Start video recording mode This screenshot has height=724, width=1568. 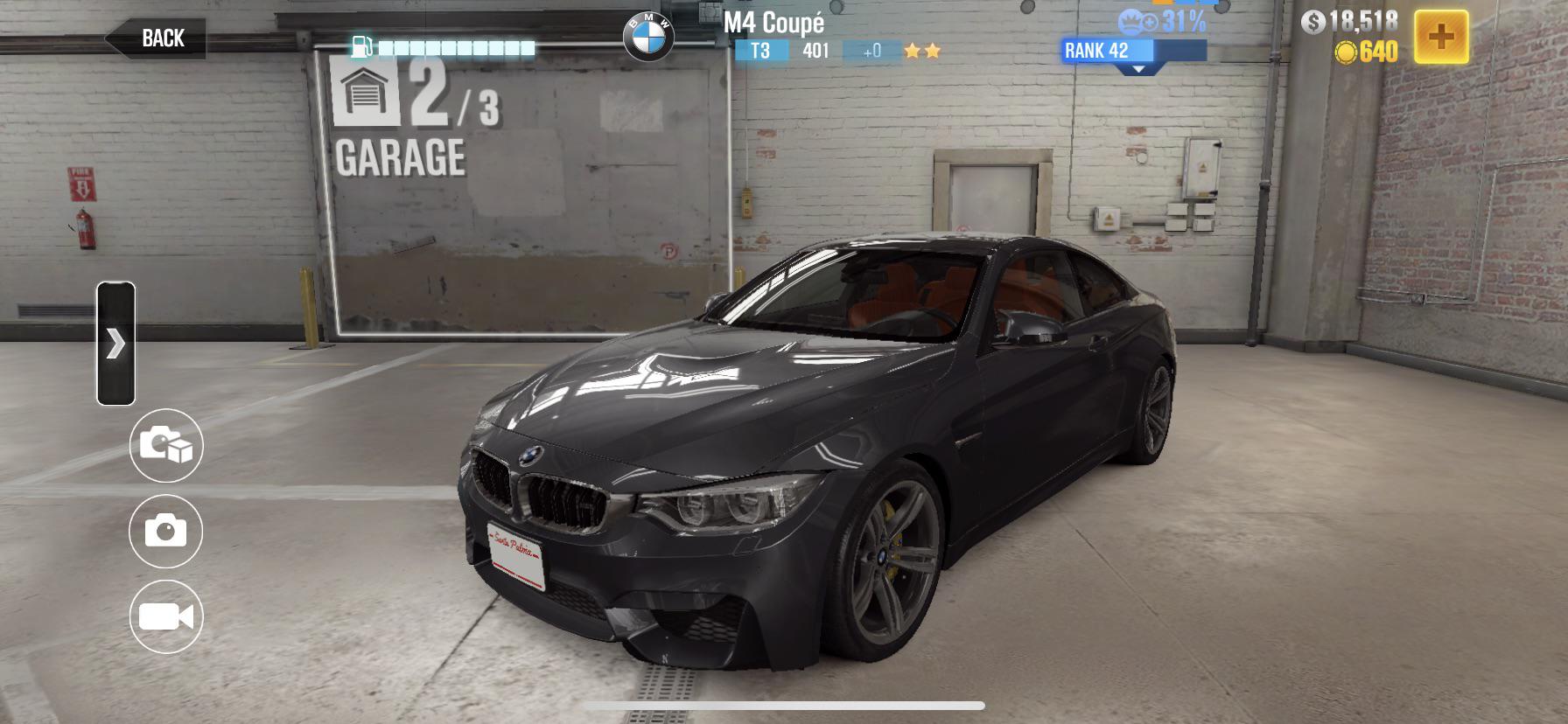pyautogui.click(x=166, y=617)
